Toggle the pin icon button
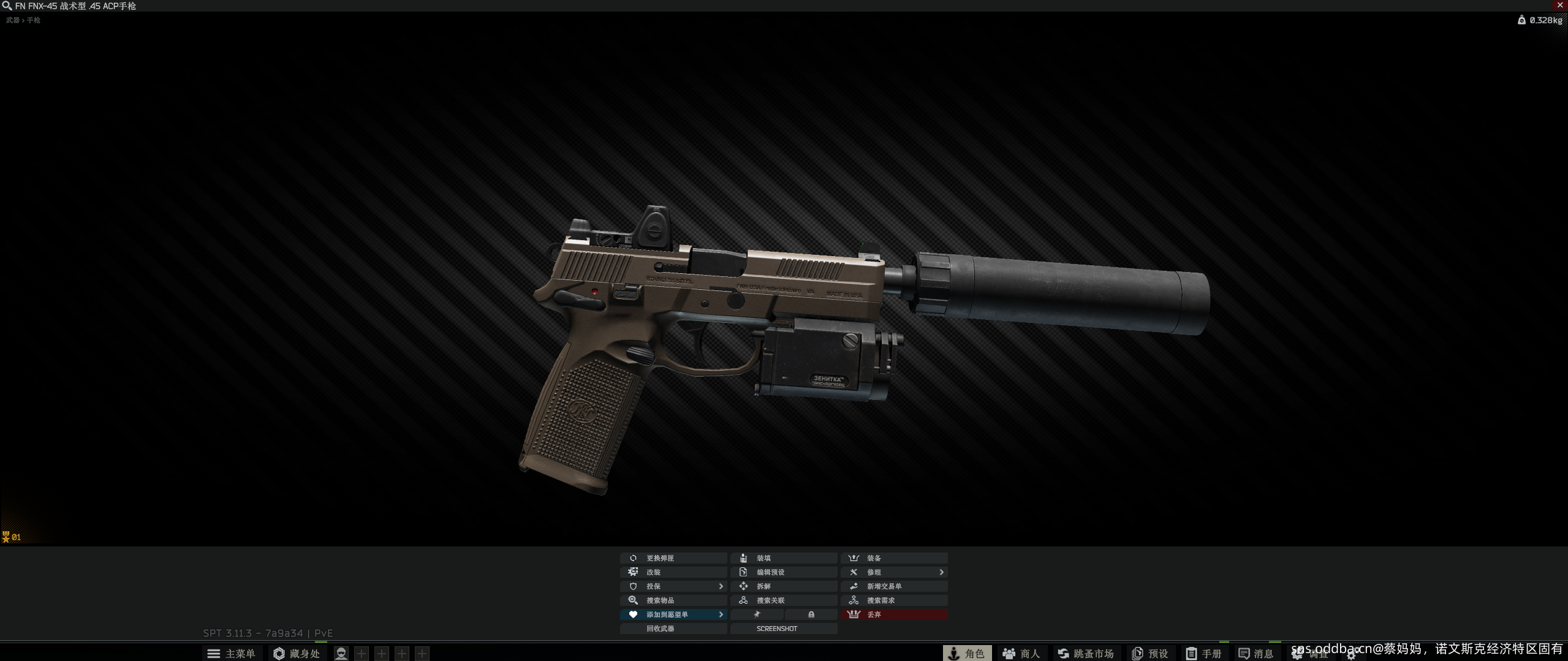The image size is (1568, 661). point(757,614)
